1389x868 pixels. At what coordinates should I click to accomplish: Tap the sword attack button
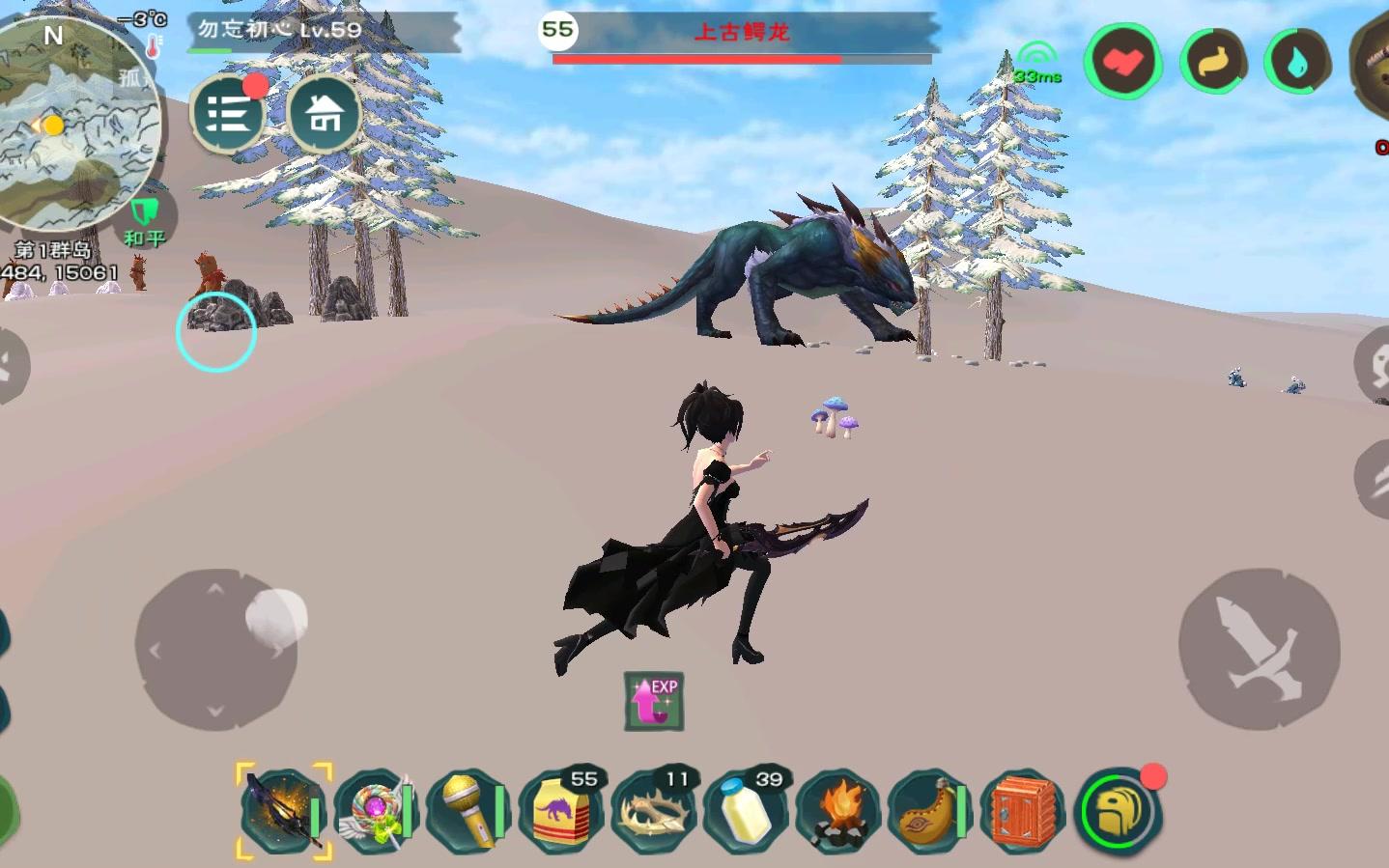[1259, 649]
